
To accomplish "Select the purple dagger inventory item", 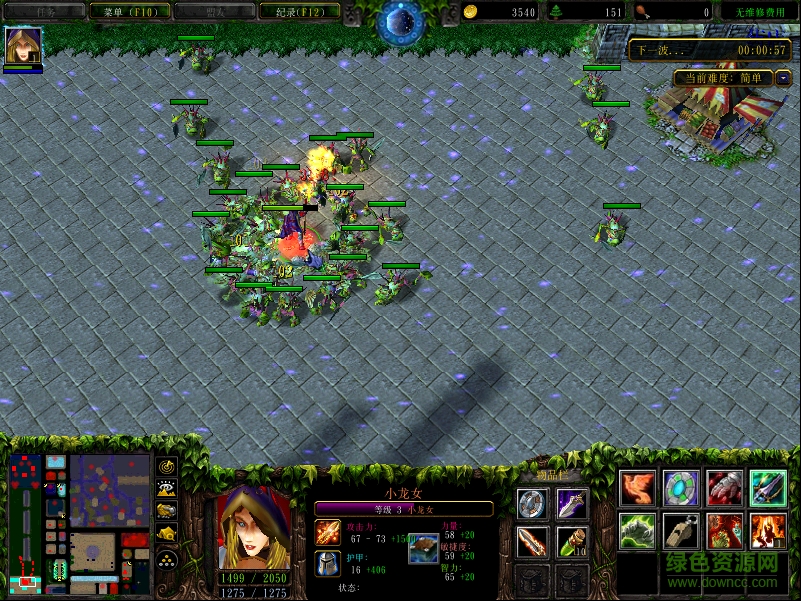I will click(572, 504).
